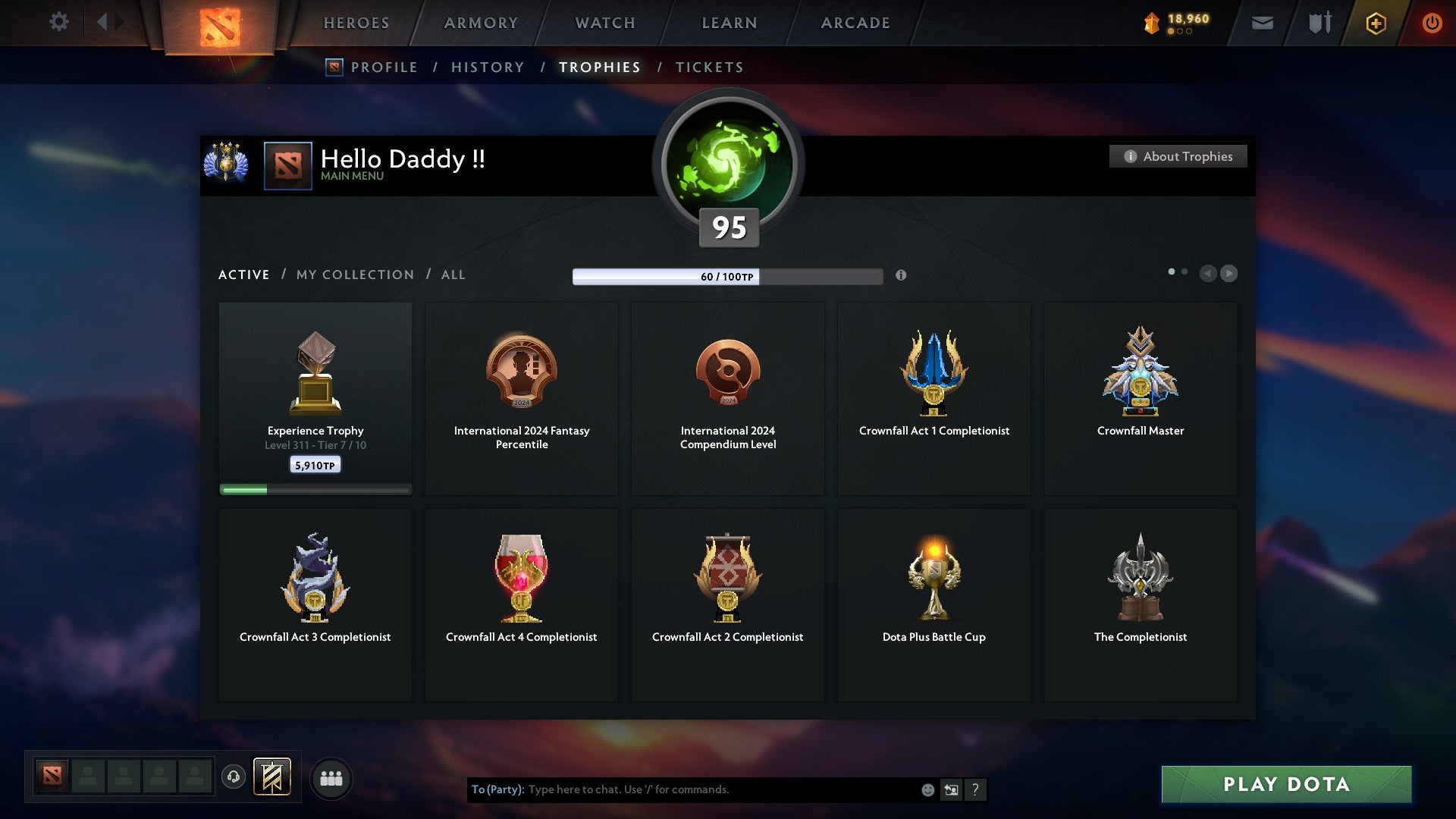The width and height of the screenshot is (1456, 819).
Task: Select the second trophy page dot
Action: (1184, 270)
